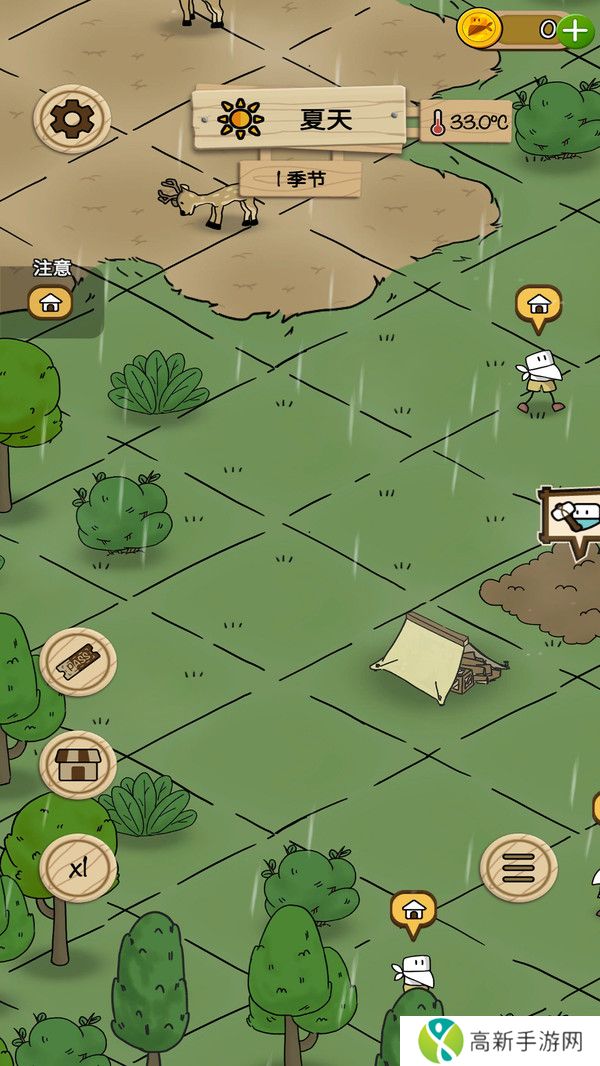Toggle the x1 game speed button

[x=77, y=868]
